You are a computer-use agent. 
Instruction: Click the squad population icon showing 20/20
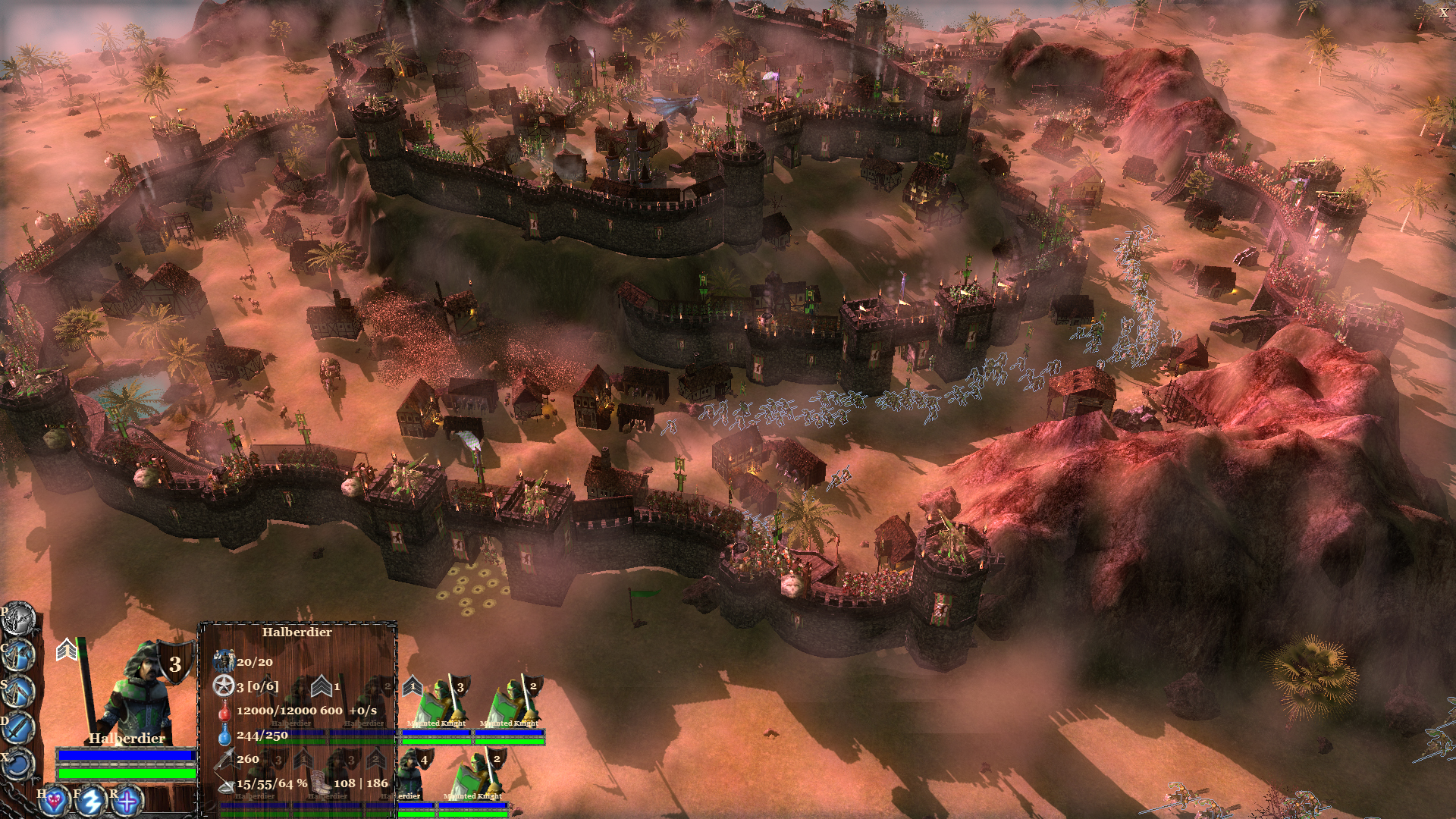click(x=225, y=662)
